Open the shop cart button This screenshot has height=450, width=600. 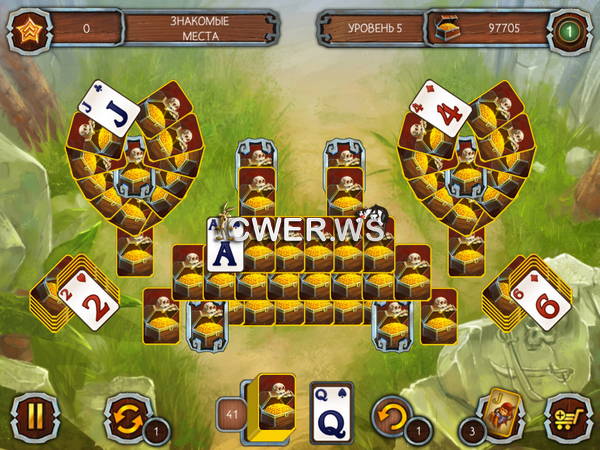[x=566, y=414]
